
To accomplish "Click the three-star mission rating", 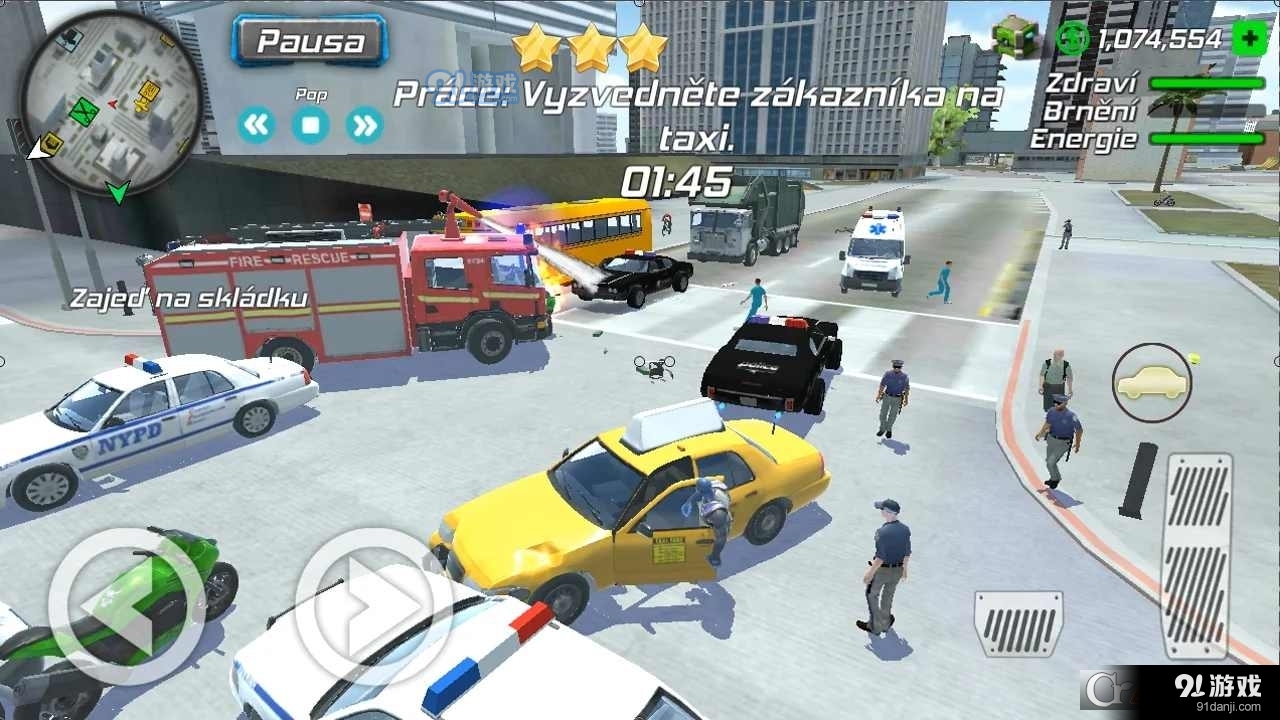I will [x=590, y=45].
